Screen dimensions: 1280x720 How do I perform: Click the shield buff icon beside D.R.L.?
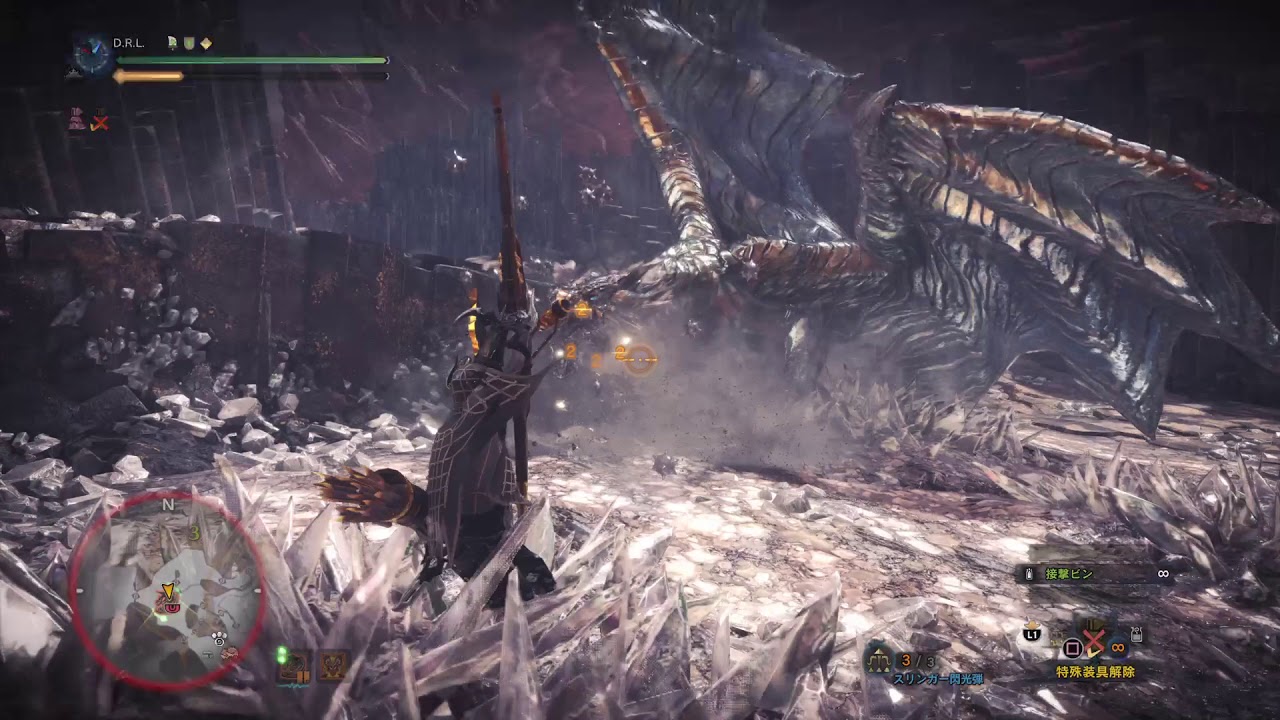[x=188, y=43]
